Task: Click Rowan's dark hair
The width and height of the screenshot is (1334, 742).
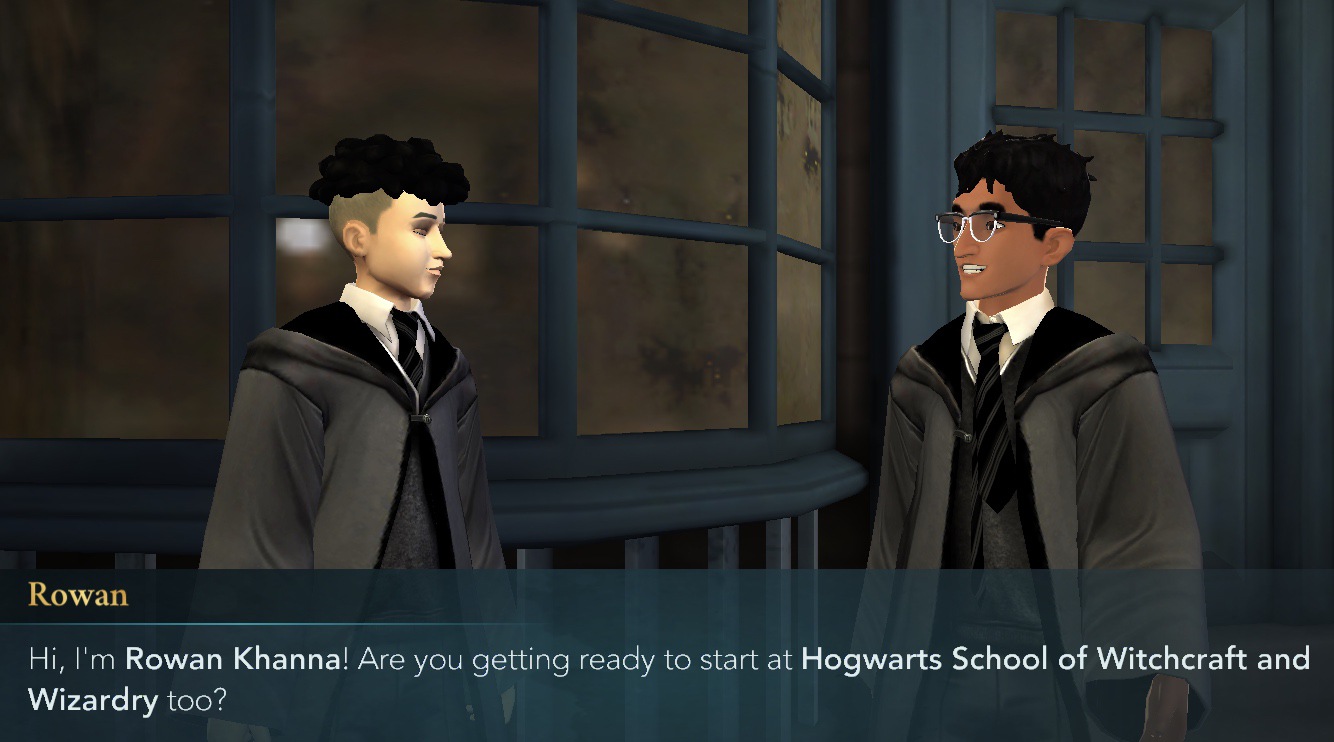Action: tap(1020, 165)
